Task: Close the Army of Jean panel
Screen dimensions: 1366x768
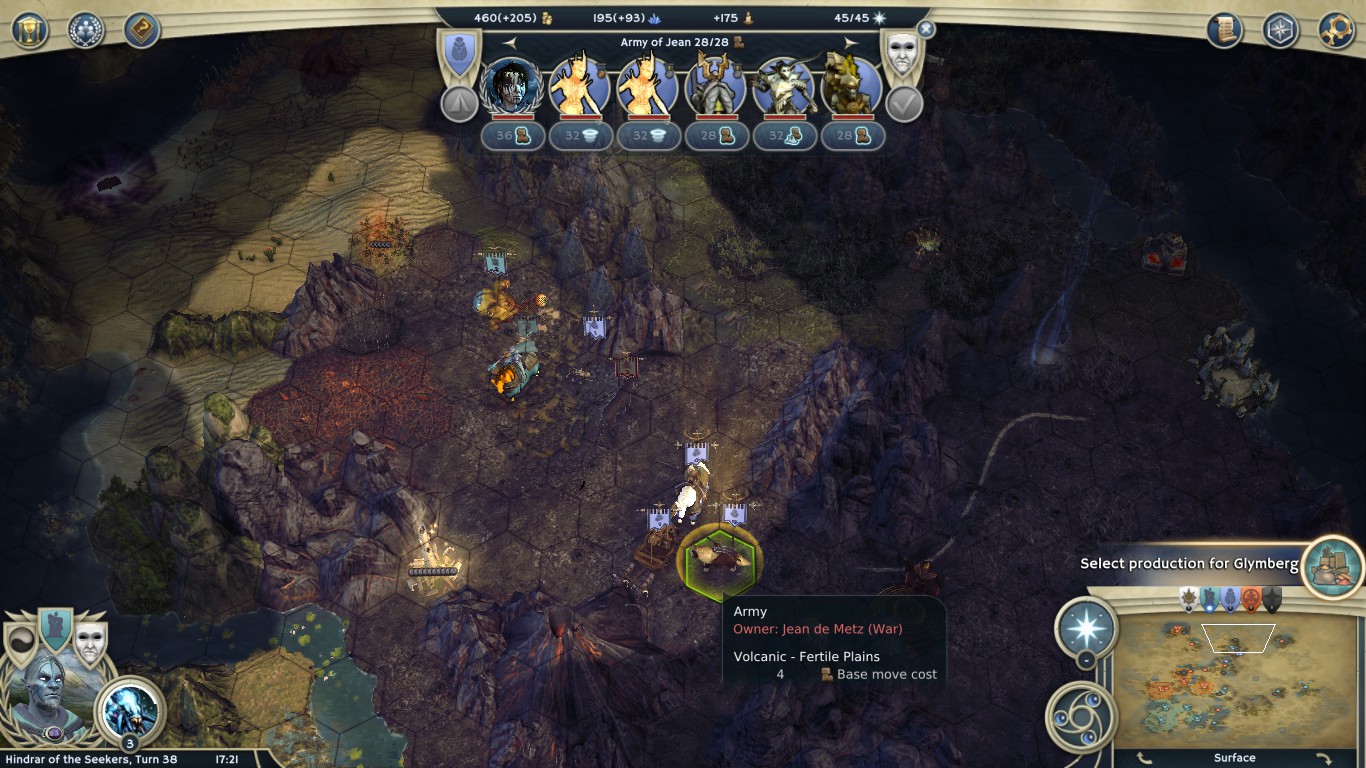Action: (926, 30)
